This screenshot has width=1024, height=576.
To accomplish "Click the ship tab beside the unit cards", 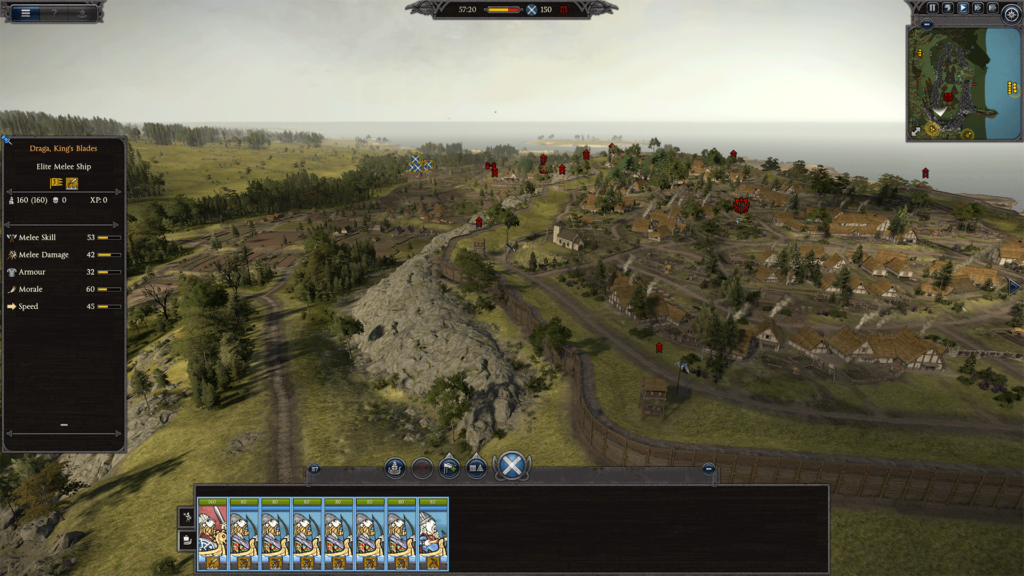I will (186, 540).
